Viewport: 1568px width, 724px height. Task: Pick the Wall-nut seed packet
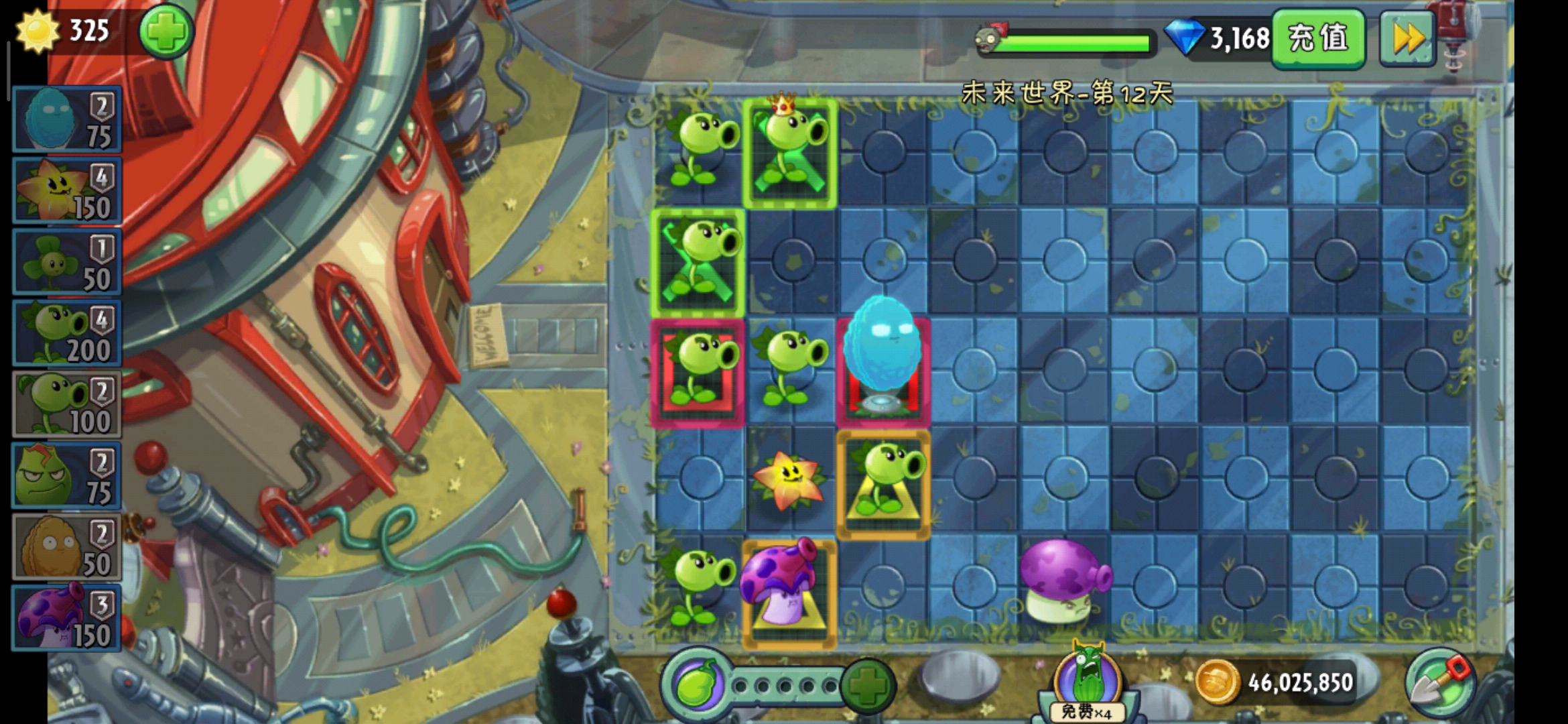point(67,547)
